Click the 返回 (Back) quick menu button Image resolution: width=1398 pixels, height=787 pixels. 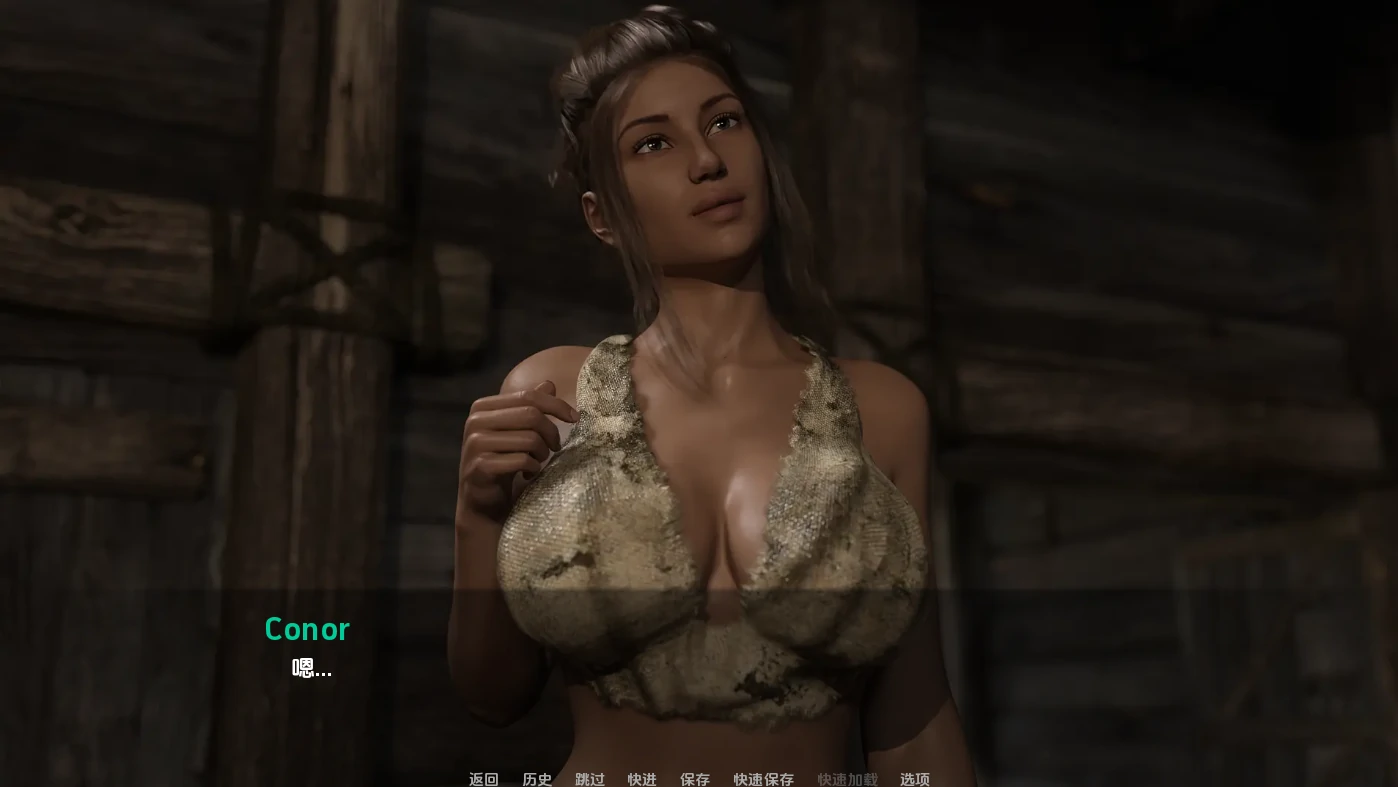coord(483,779)
